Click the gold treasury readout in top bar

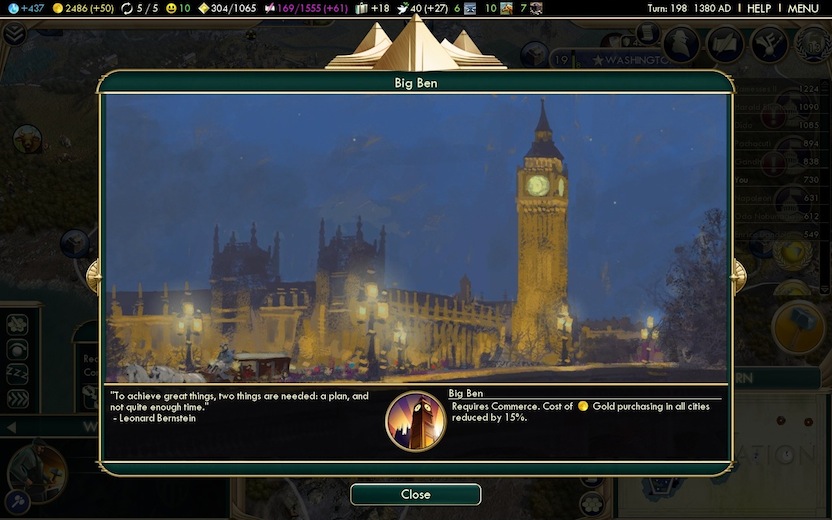tap(84, 8)
